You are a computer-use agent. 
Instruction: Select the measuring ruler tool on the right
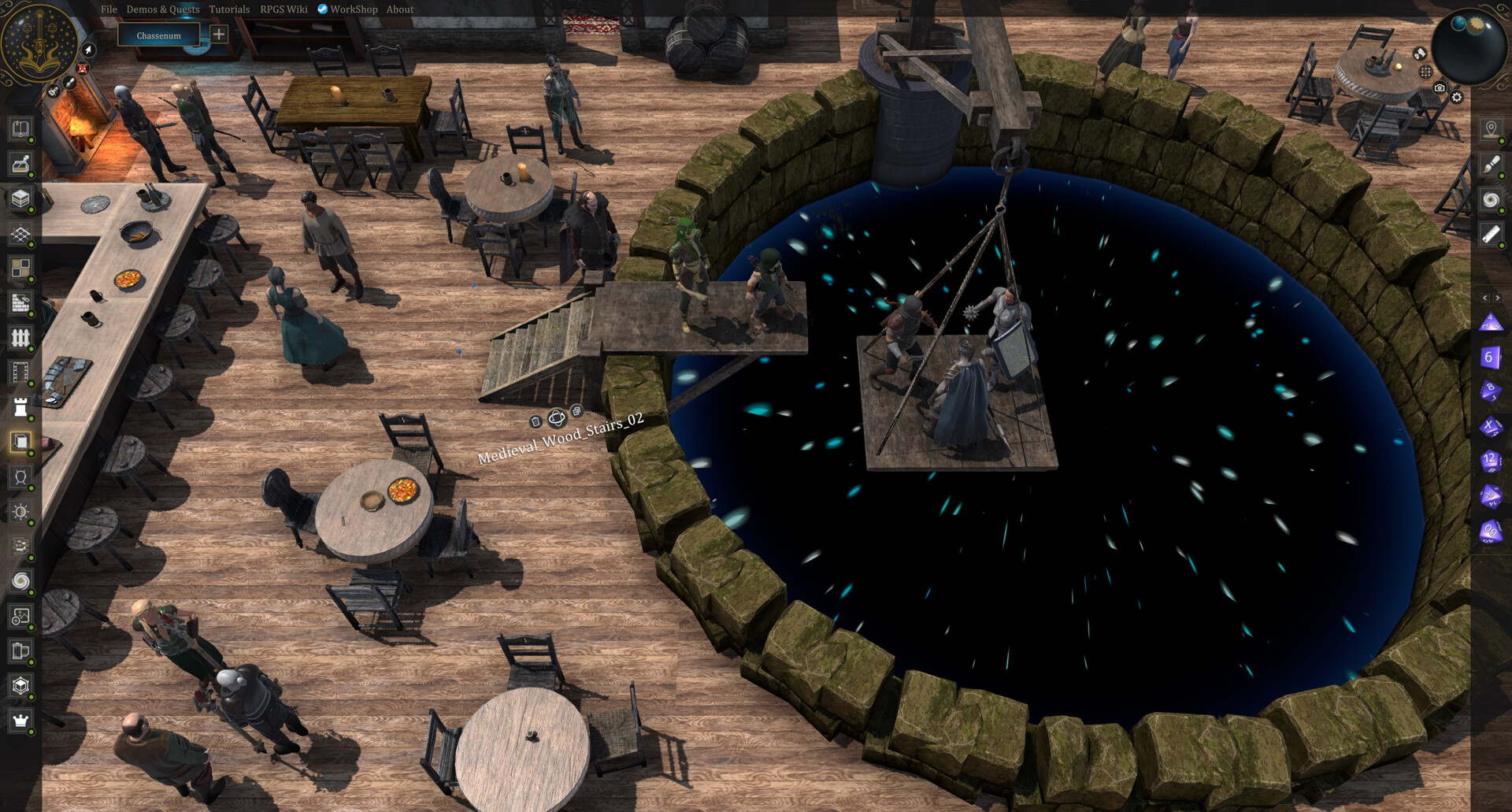point(1491,235)
